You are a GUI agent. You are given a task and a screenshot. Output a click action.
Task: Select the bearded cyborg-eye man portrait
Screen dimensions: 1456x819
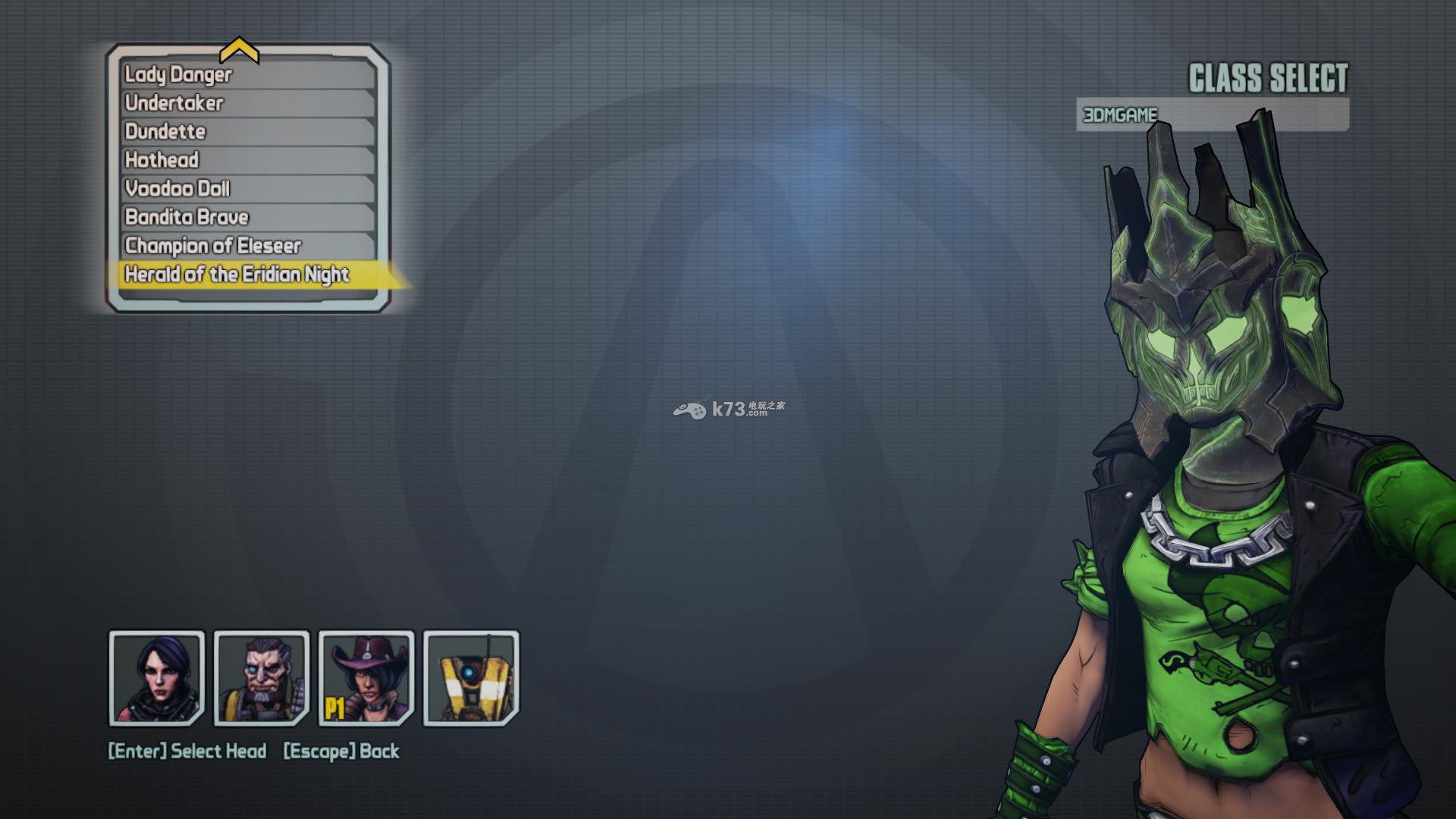pyautogui.click(x=262, y=678)
